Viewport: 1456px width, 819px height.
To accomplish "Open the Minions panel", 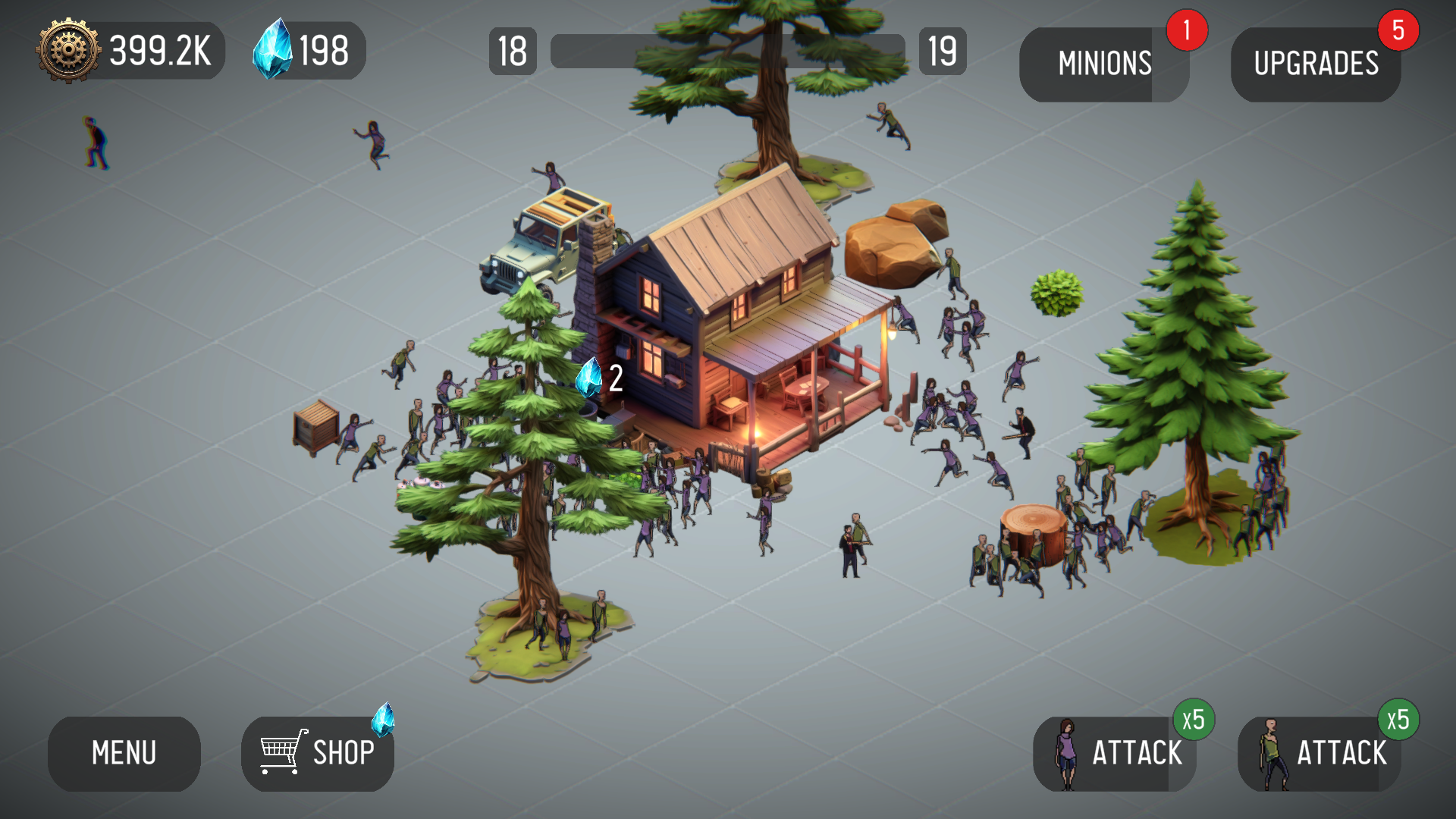I will 1104,64.
